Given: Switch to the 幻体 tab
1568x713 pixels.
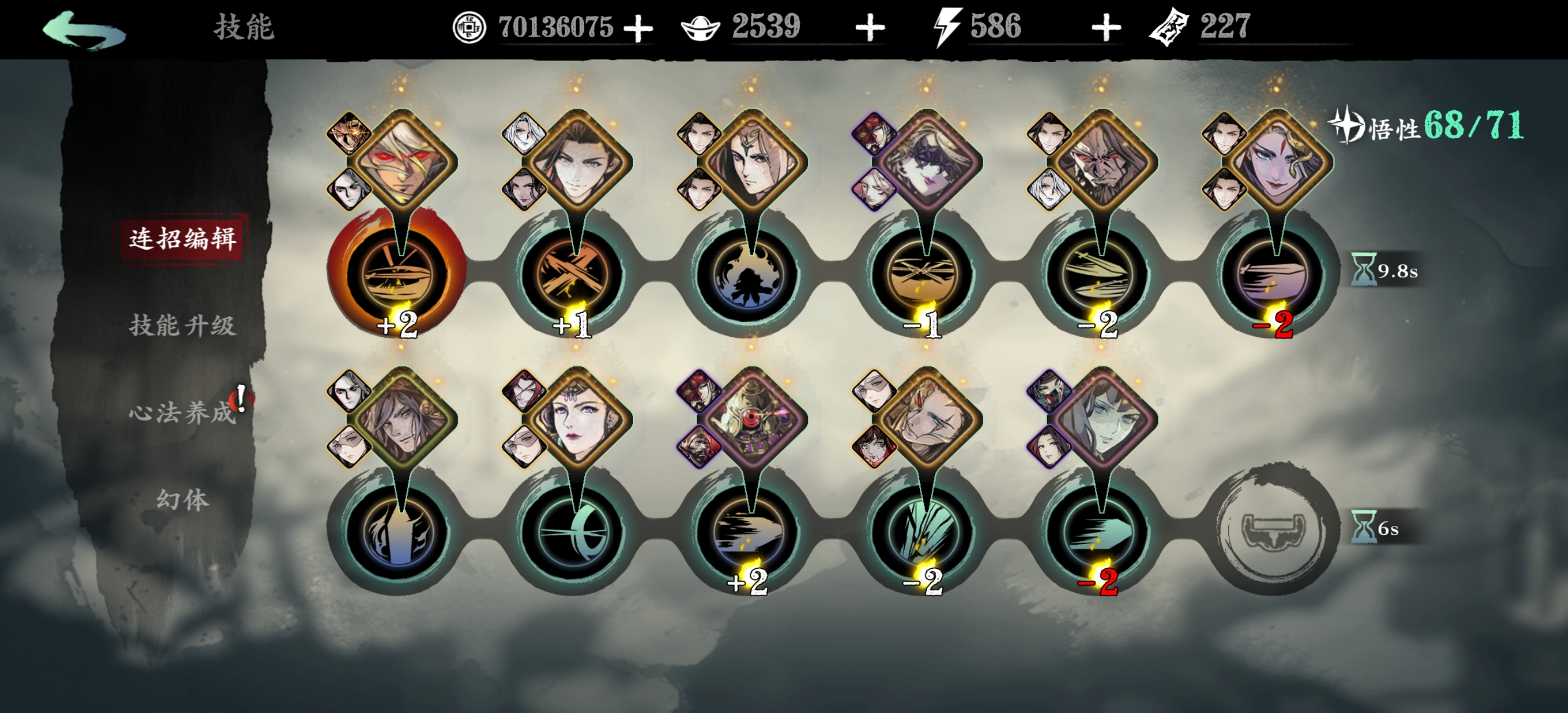Looking at the screenshot, I should pyautogui.click(x=181, y=500).
